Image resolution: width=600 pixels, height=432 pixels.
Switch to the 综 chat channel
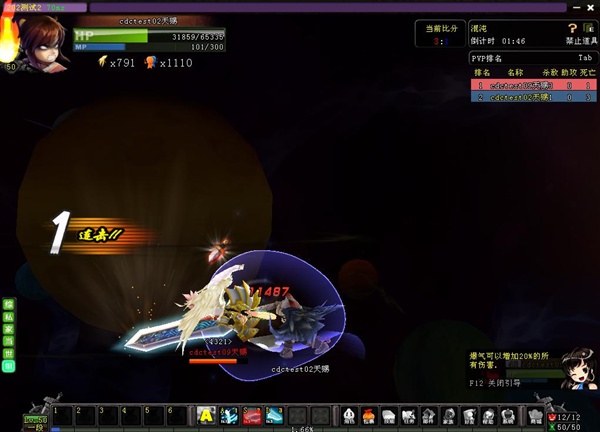coord(9,303)
